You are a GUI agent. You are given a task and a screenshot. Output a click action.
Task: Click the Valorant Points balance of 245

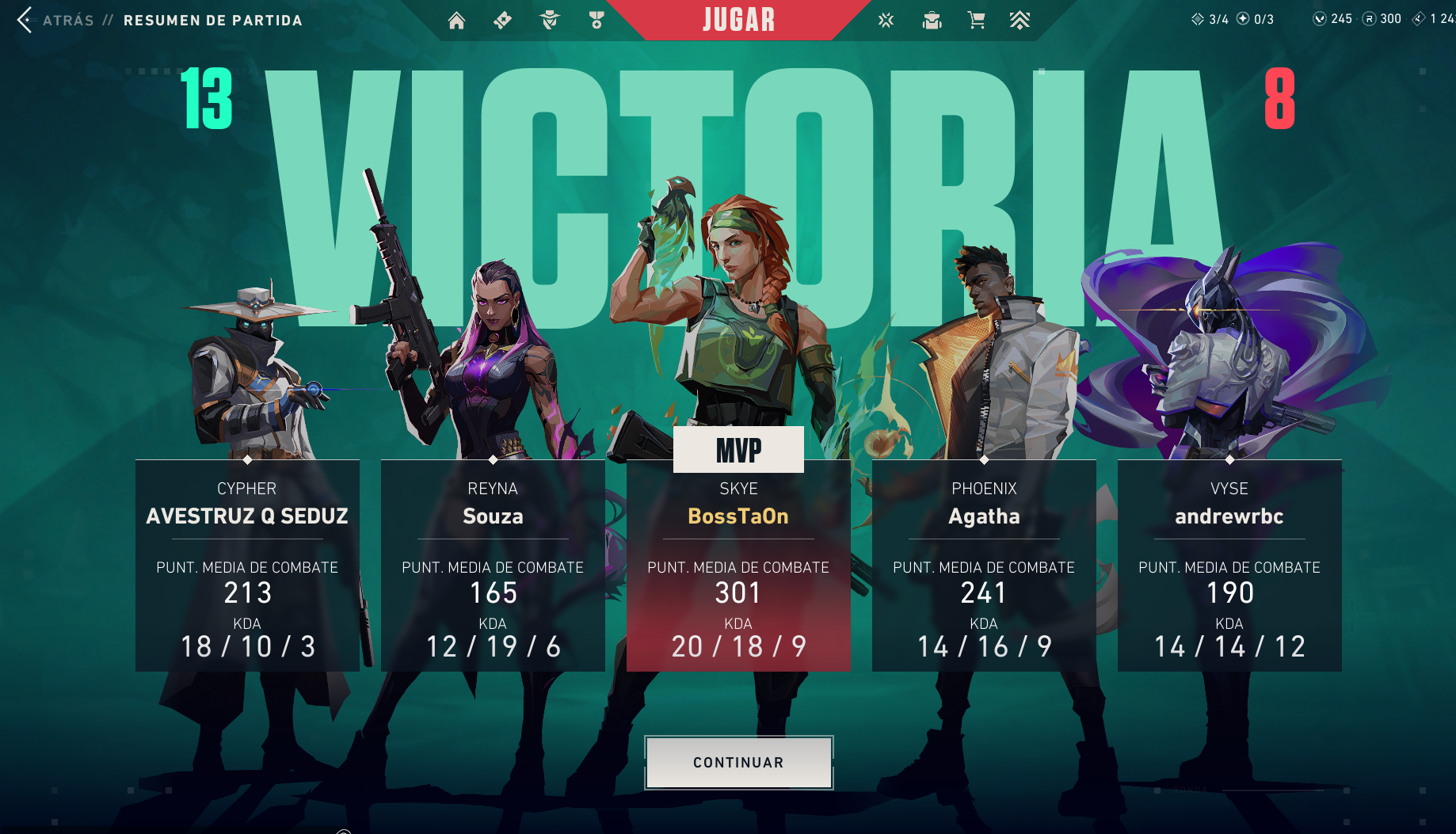pos(1332,19)
